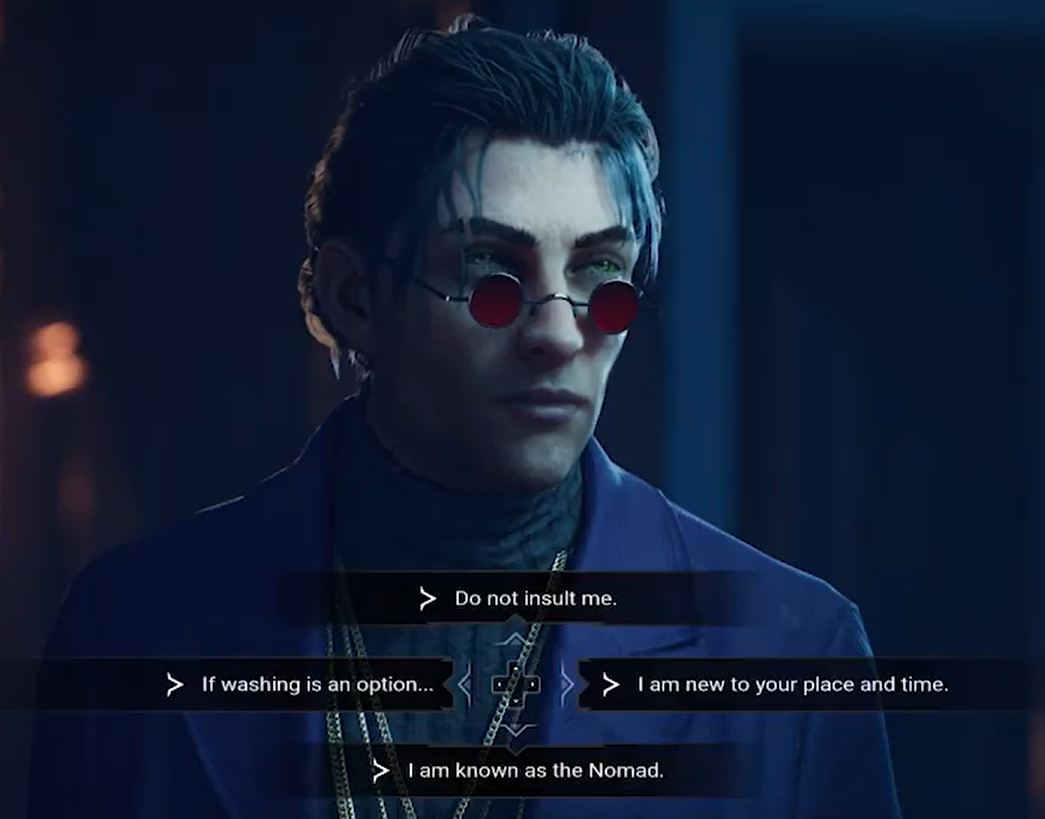
Task: Choose the reply "Do not insult me."
Action: pyautogui.click(x=535, y=599)
